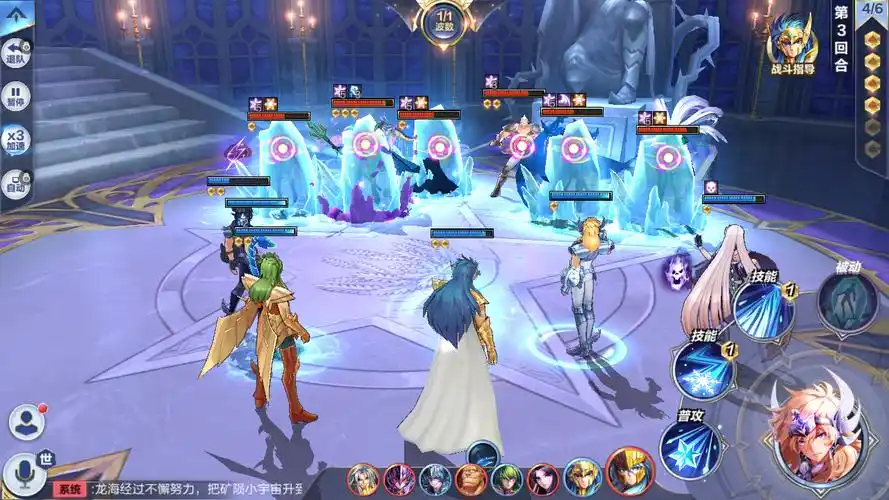
Task: Collapse the left menu with the arrow tab
Action: tap(14, 14)
